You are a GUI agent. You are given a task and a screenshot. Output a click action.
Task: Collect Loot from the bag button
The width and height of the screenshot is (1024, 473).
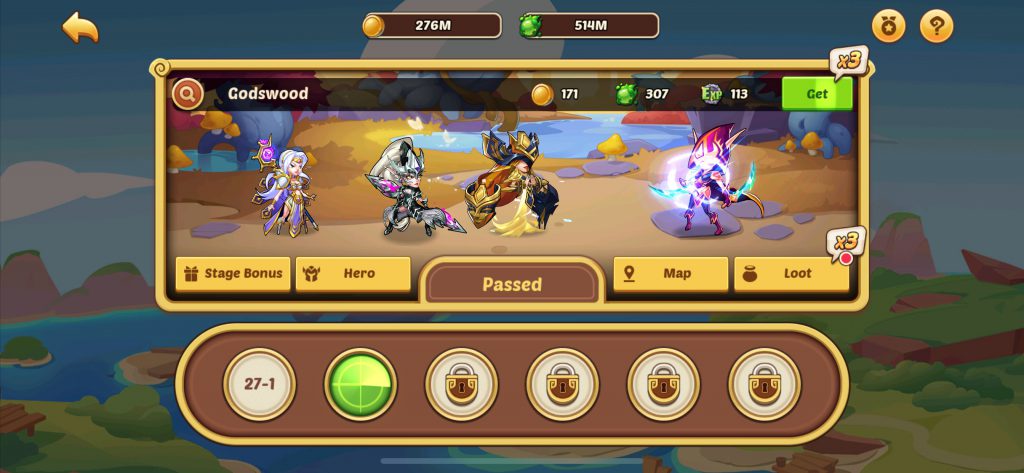pyautogui.click(x=792, y=273)
